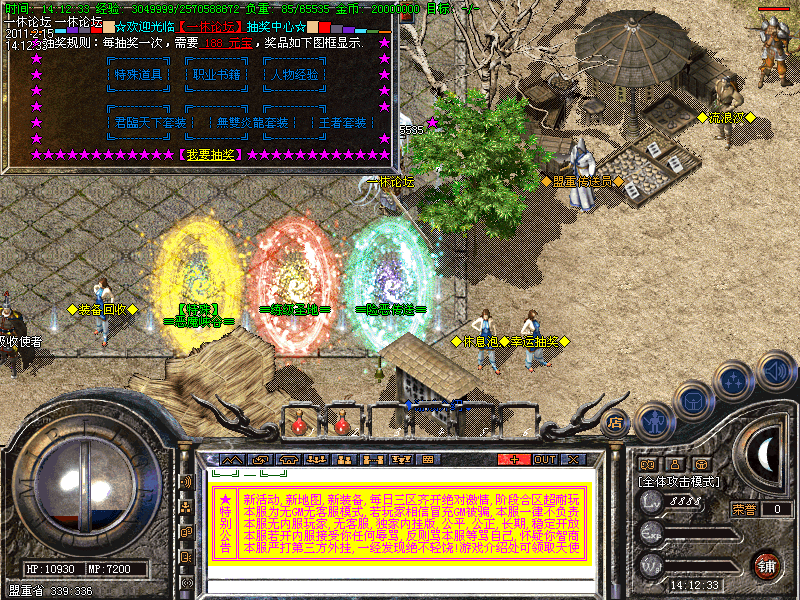Image resolution: width=800 pixels, height=600 pixels.
Task: Use the second red potion in the belt
Action: pyautogui.click(x=341, y=424)
